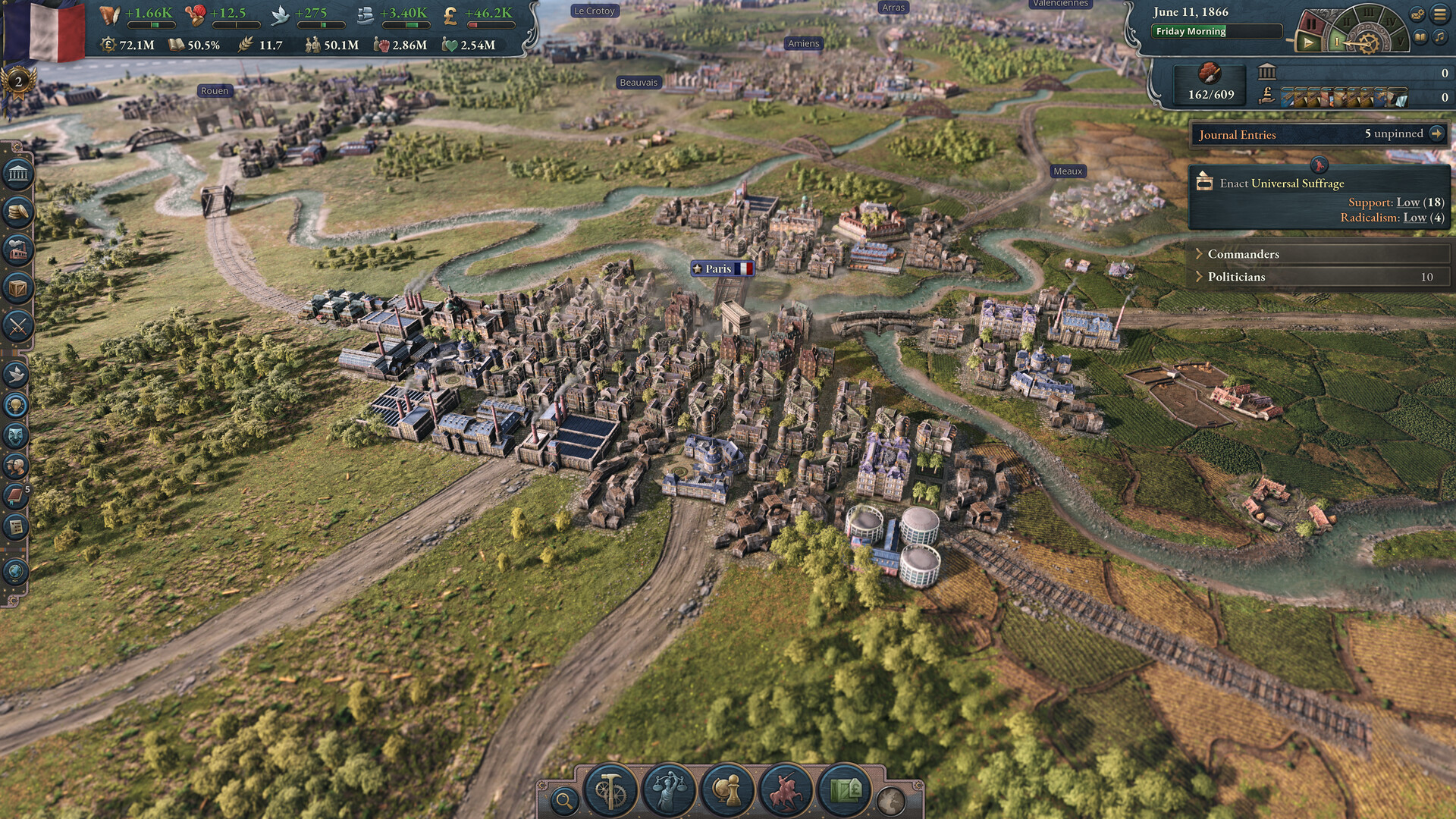
Task: Open the in-game encyclopedia (book icon)
Action: tap(1420, 36)
